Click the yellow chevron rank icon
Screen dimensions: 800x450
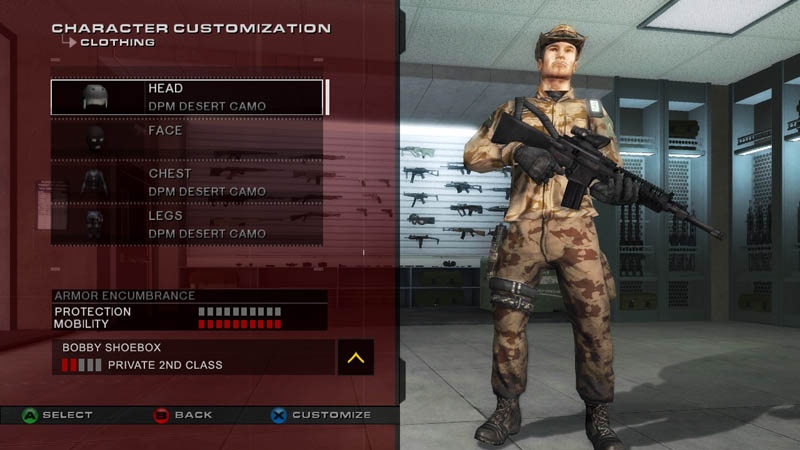tap(355, 357)
